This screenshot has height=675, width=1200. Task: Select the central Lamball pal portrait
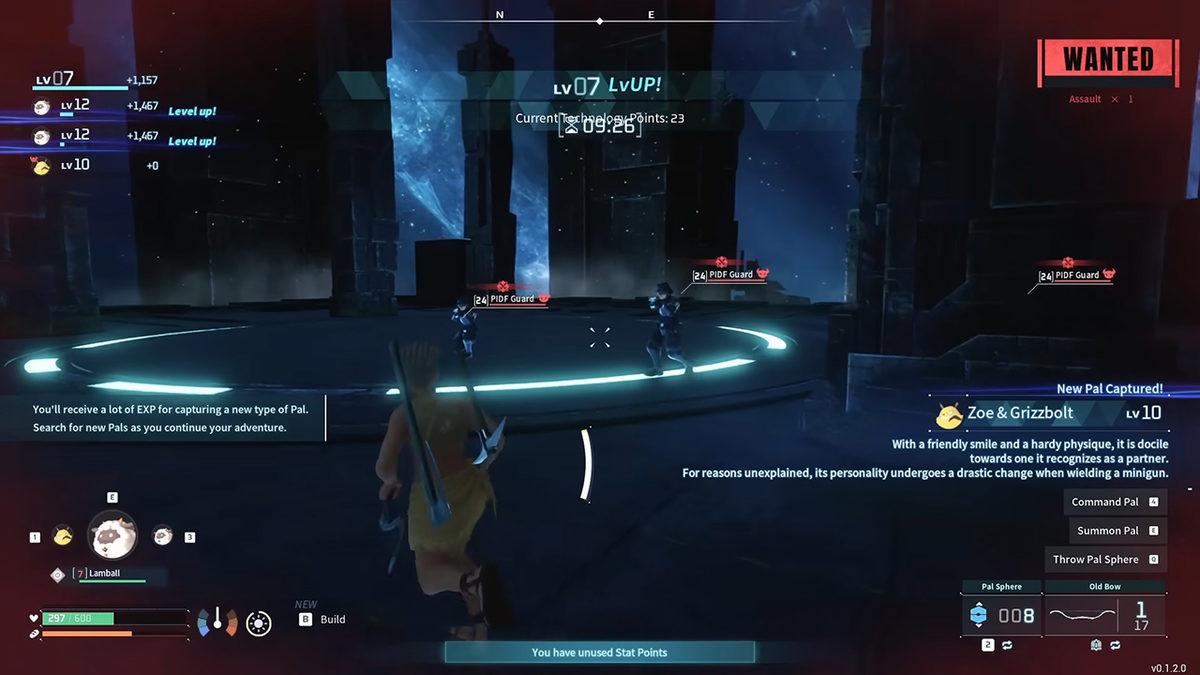tap(113, 536)
